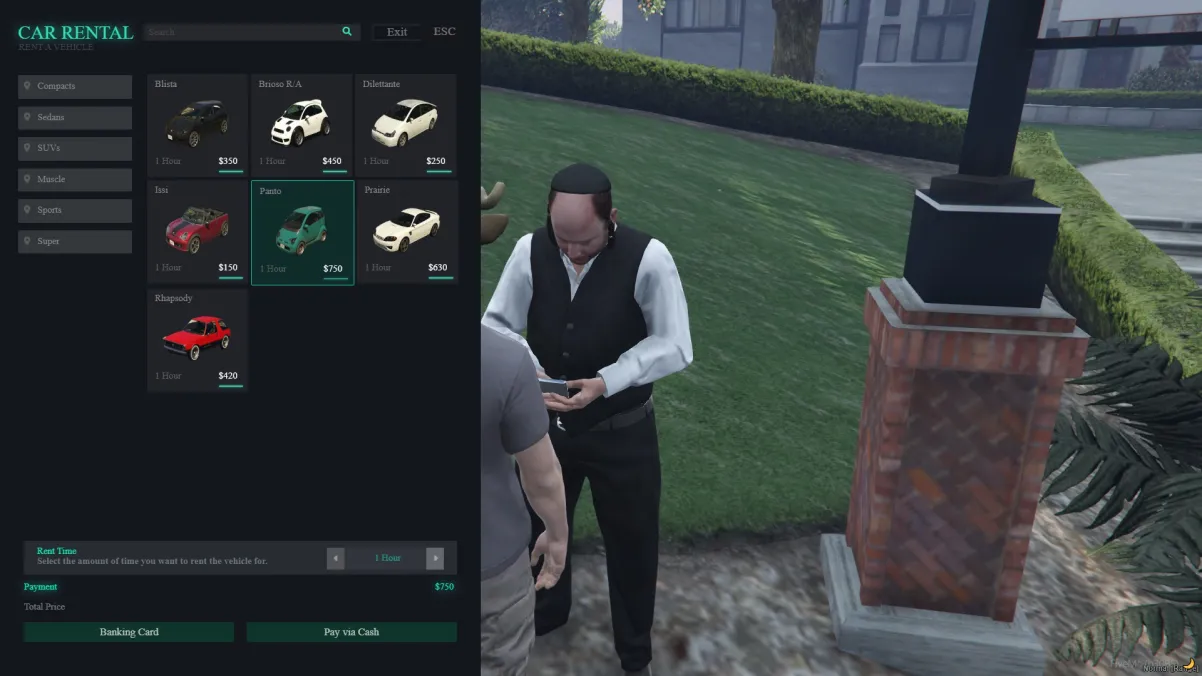Screen dimensions: 1202x676
Task: Select the Blista rental car
Action: 197,124
